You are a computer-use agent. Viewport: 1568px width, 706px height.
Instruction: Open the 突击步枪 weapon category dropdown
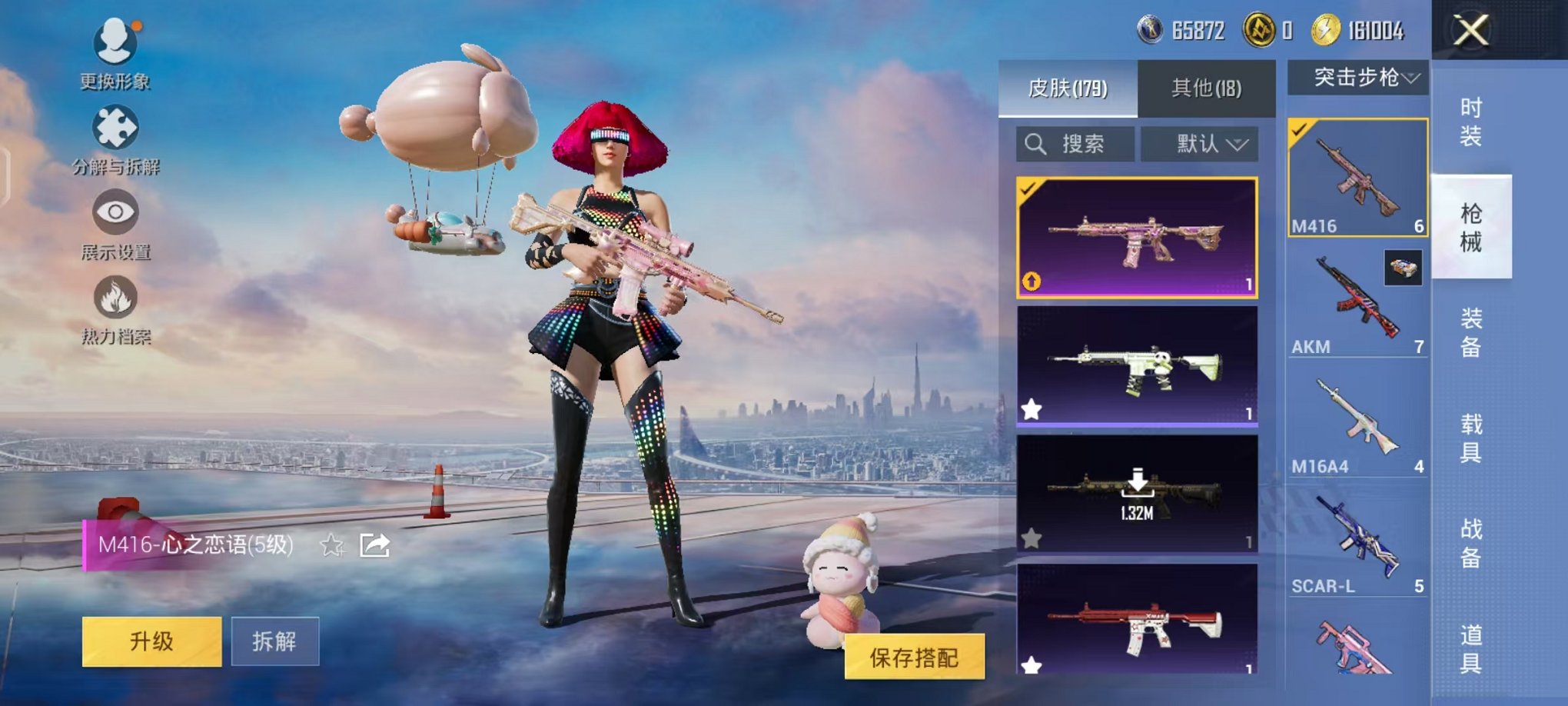pyautogui.click(x=1362, y=75)
